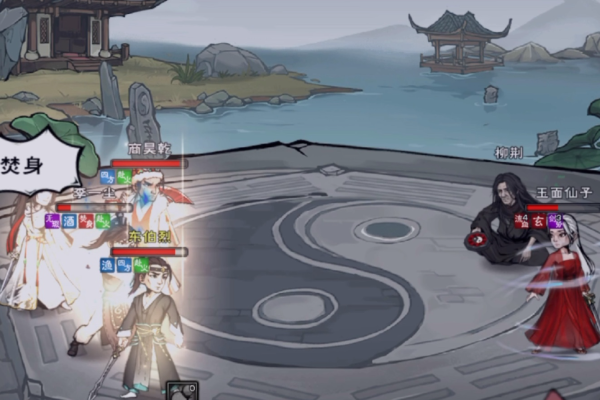Inspect the blue 渔 buff icon on 东伯烈
Image resolution: width=600 pixels, height=400 pixels.
pos(107,265)
